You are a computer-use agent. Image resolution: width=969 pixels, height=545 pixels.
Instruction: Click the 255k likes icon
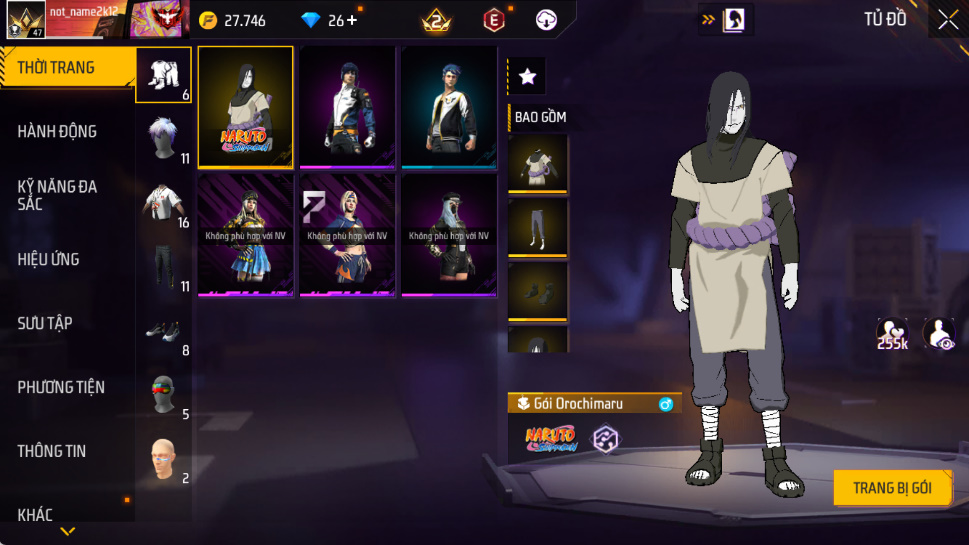tap(892, 334)
